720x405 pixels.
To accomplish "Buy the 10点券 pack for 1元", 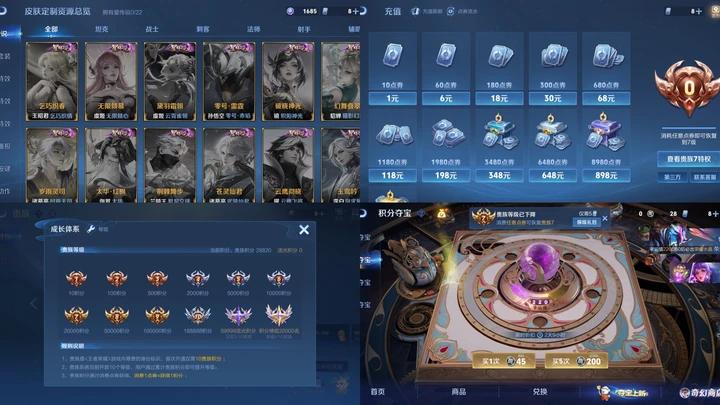I will click(x=392, y=70).
